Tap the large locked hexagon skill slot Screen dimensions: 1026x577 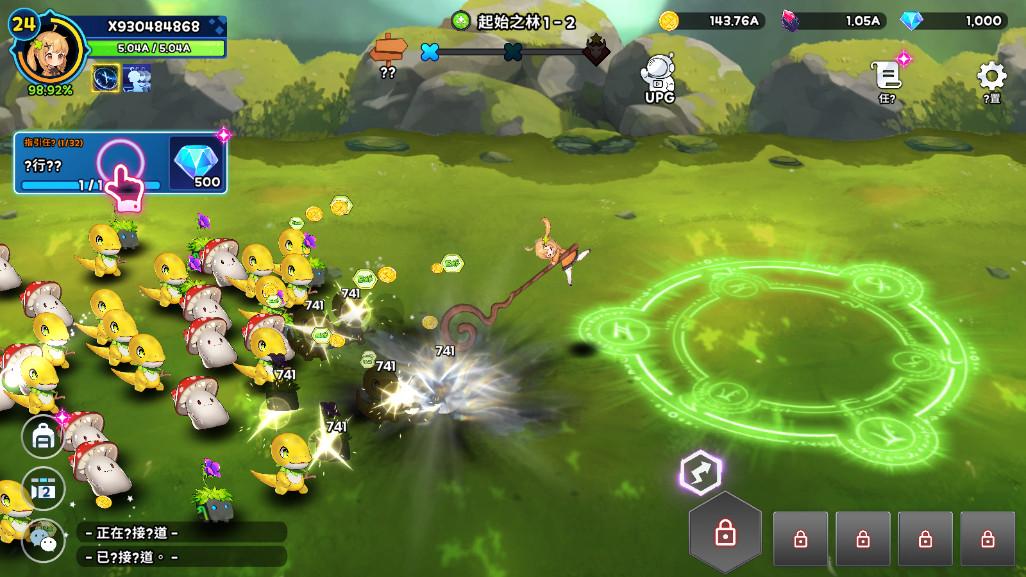click(x=725, y=533)
